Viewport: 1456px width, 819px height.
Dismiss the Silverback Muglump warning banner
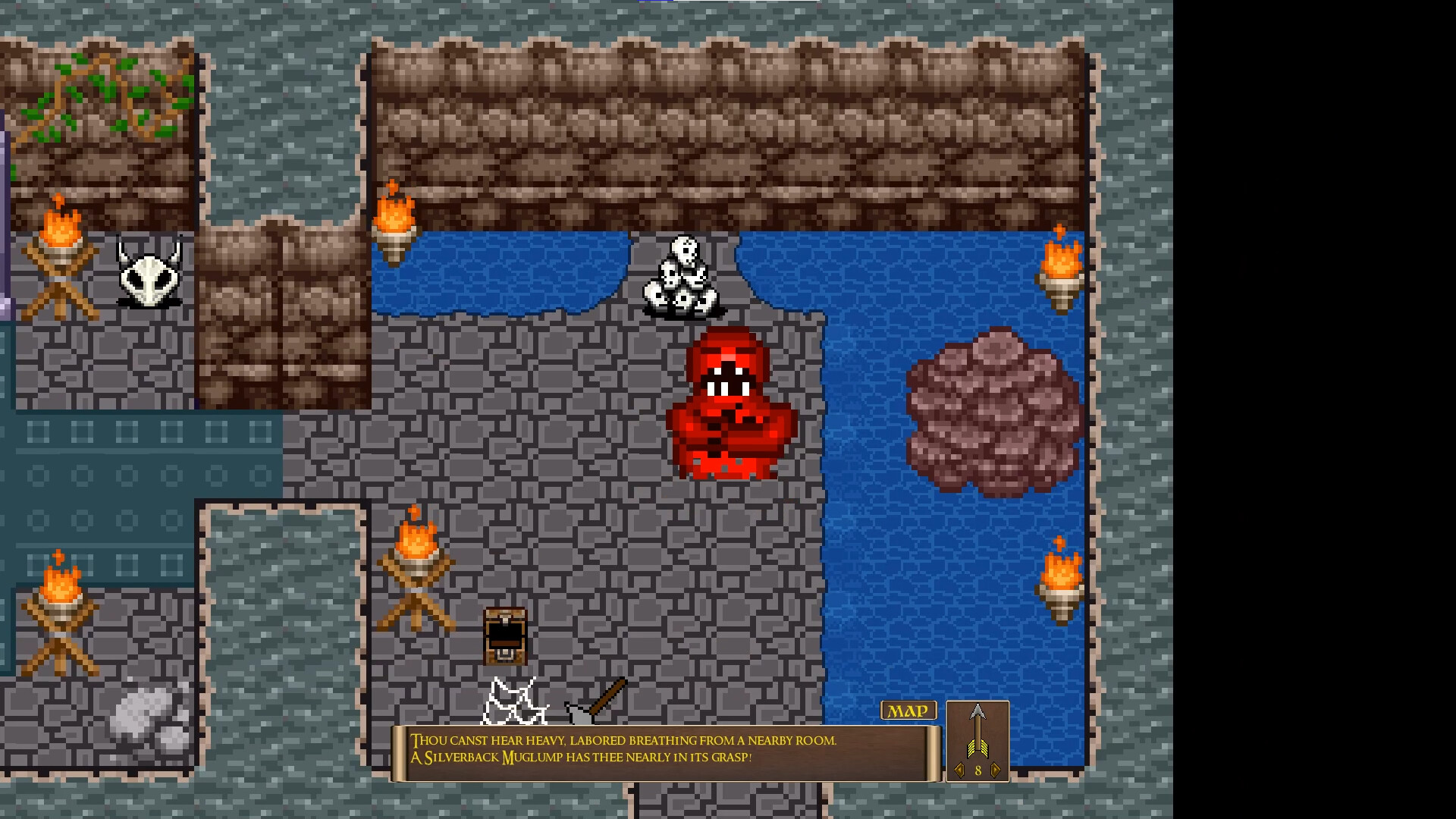click(660, 751)
